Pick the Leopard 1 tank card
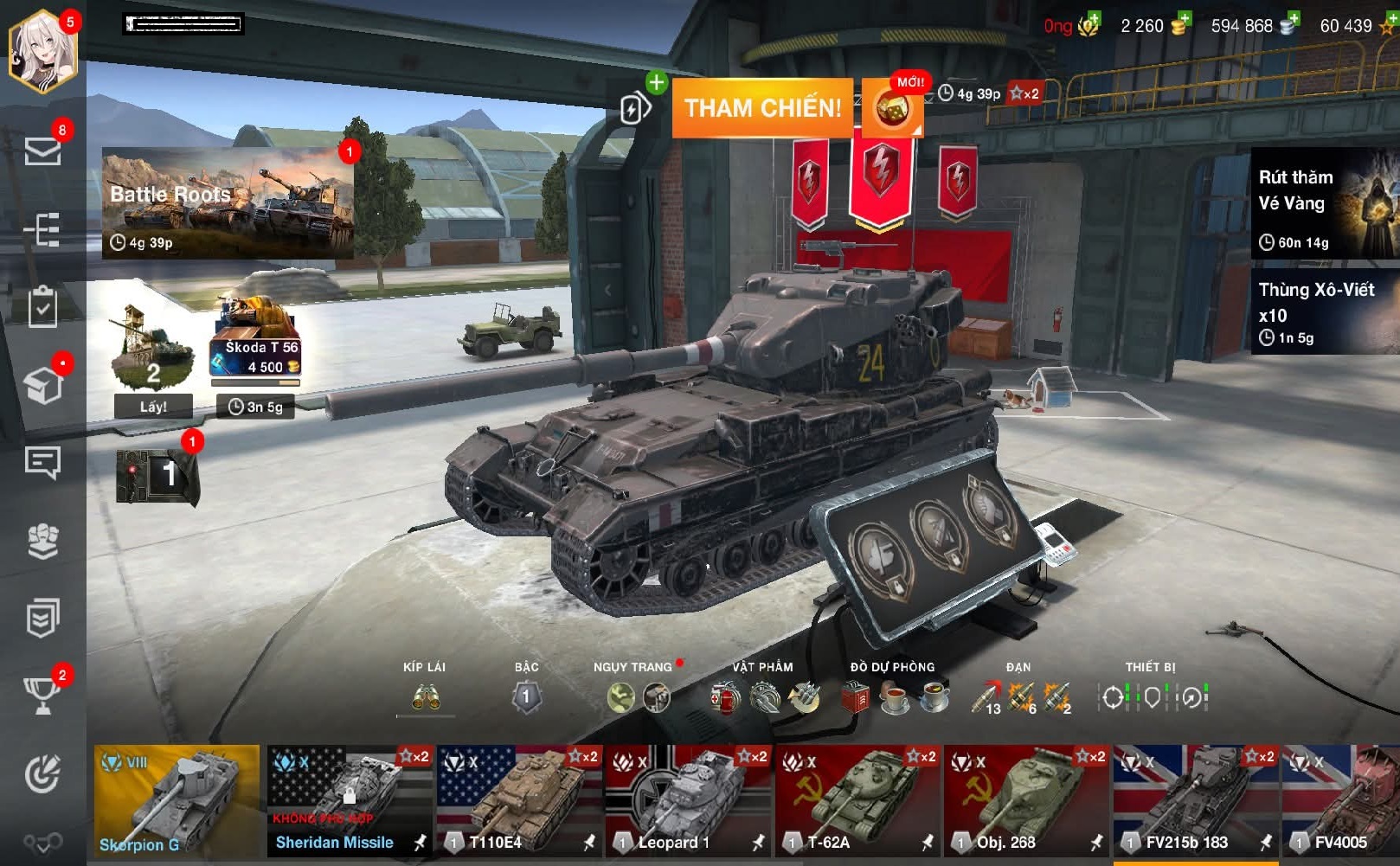This screenshot has width=1400, height=866. (687, 800)
